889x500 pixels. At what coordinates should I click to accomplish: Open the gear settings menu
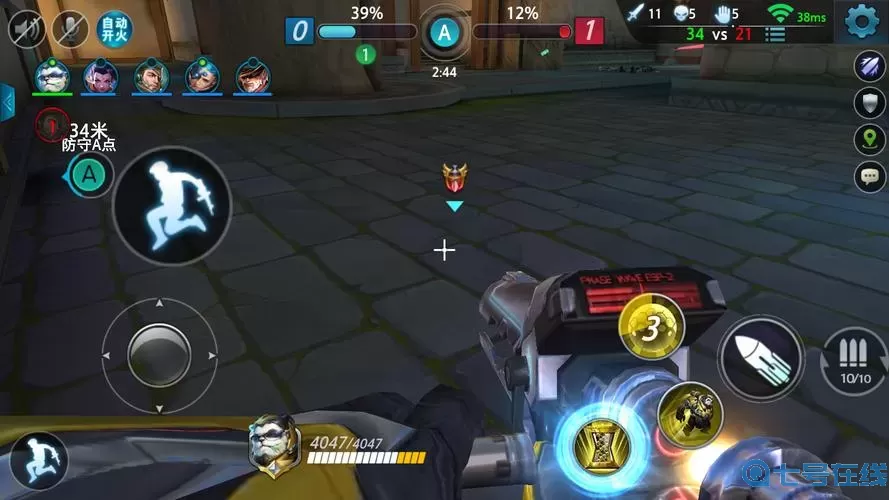click(x=862, y=21)
